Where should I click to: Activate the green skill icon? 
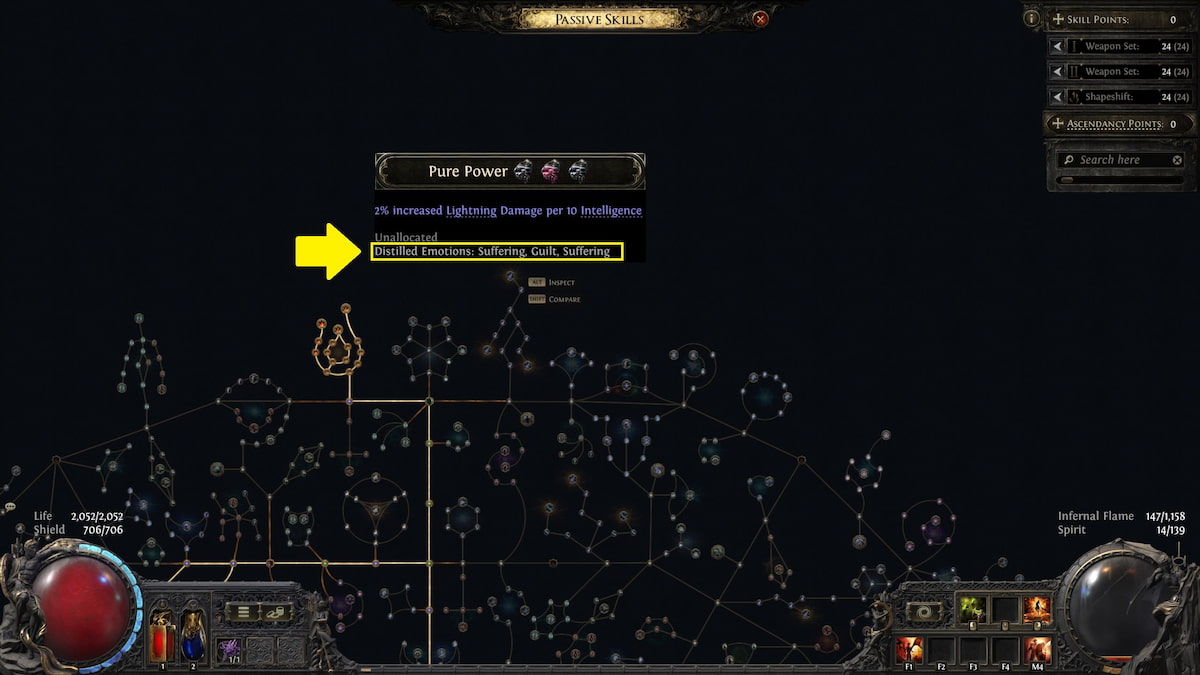tap(971, 609)
